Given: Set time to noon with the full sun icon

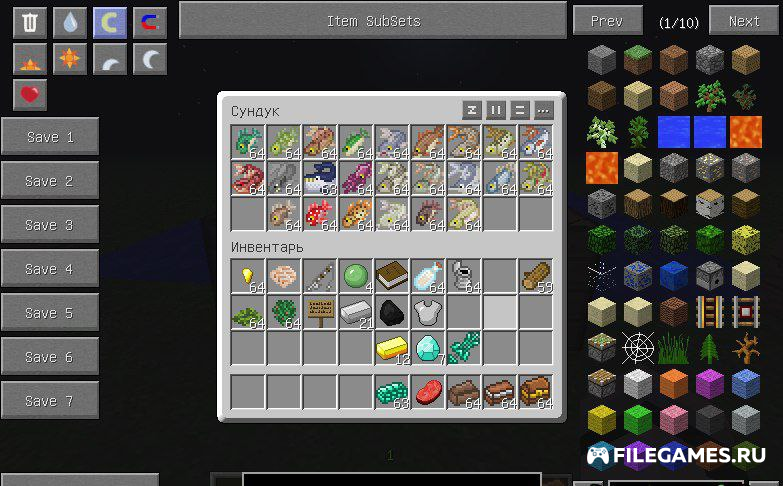Looking at the screenshot, I should 69,59.
